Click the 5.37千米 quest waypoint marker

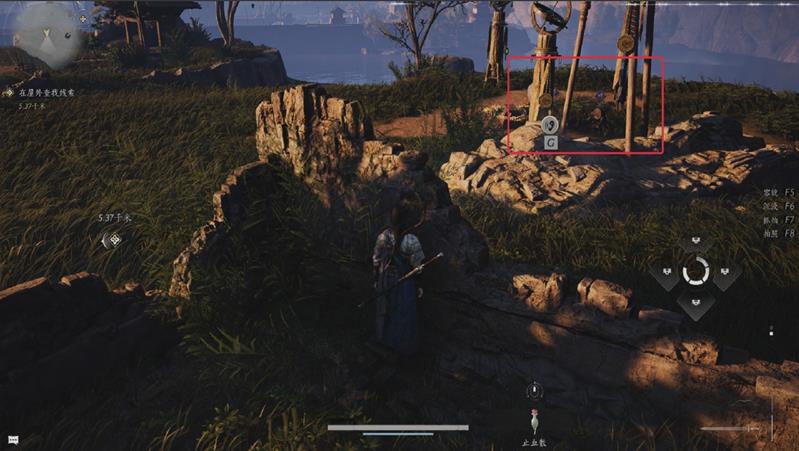pyautogui.click(x=114, y=239)
